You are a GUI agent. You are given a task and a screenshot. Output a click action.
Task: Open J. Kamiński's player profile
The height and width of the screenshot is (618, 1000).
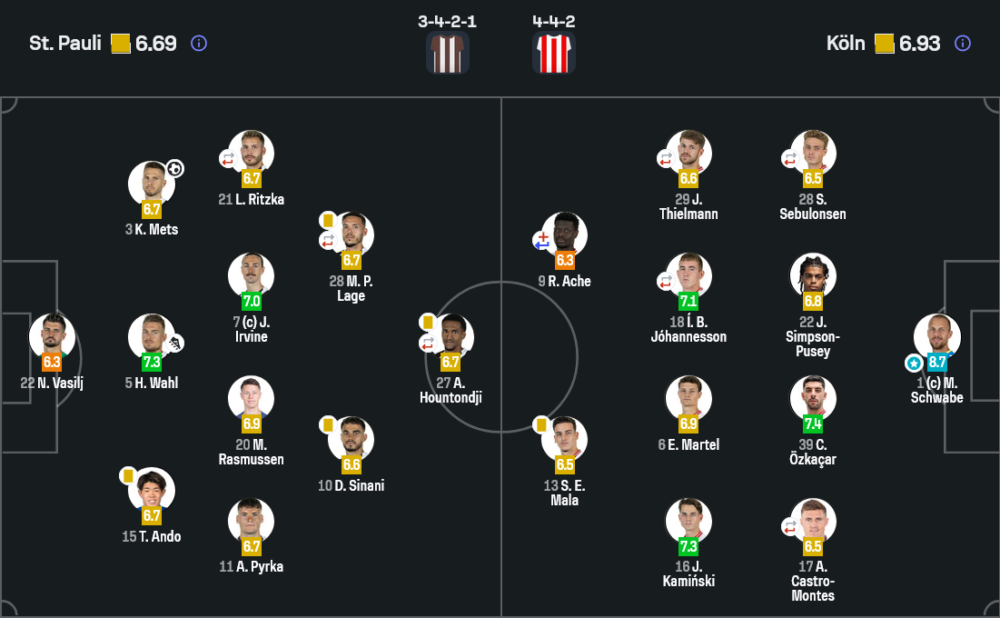(689, 521)
